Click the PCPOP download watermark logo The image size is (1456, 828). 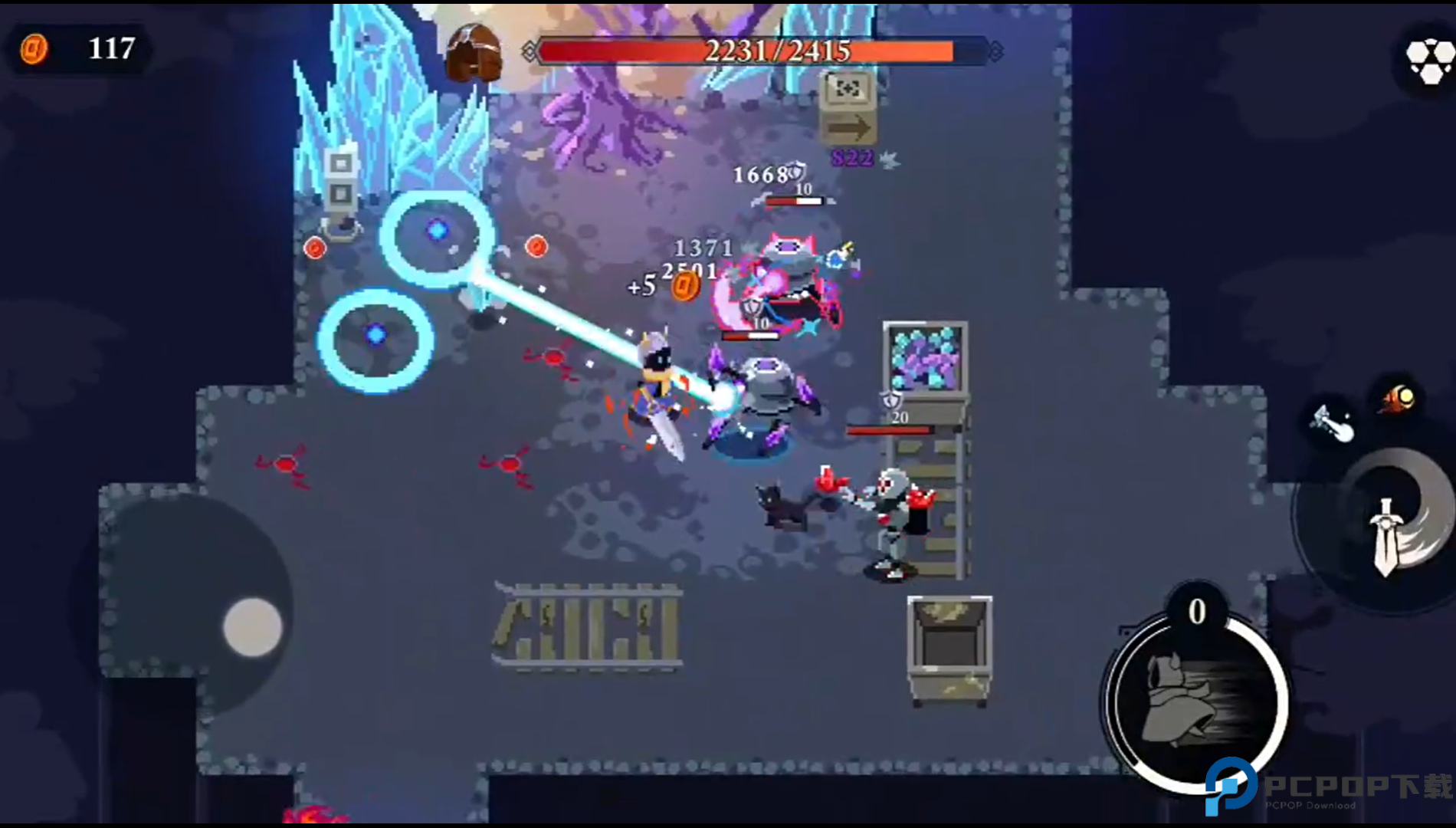point(1231,787)
